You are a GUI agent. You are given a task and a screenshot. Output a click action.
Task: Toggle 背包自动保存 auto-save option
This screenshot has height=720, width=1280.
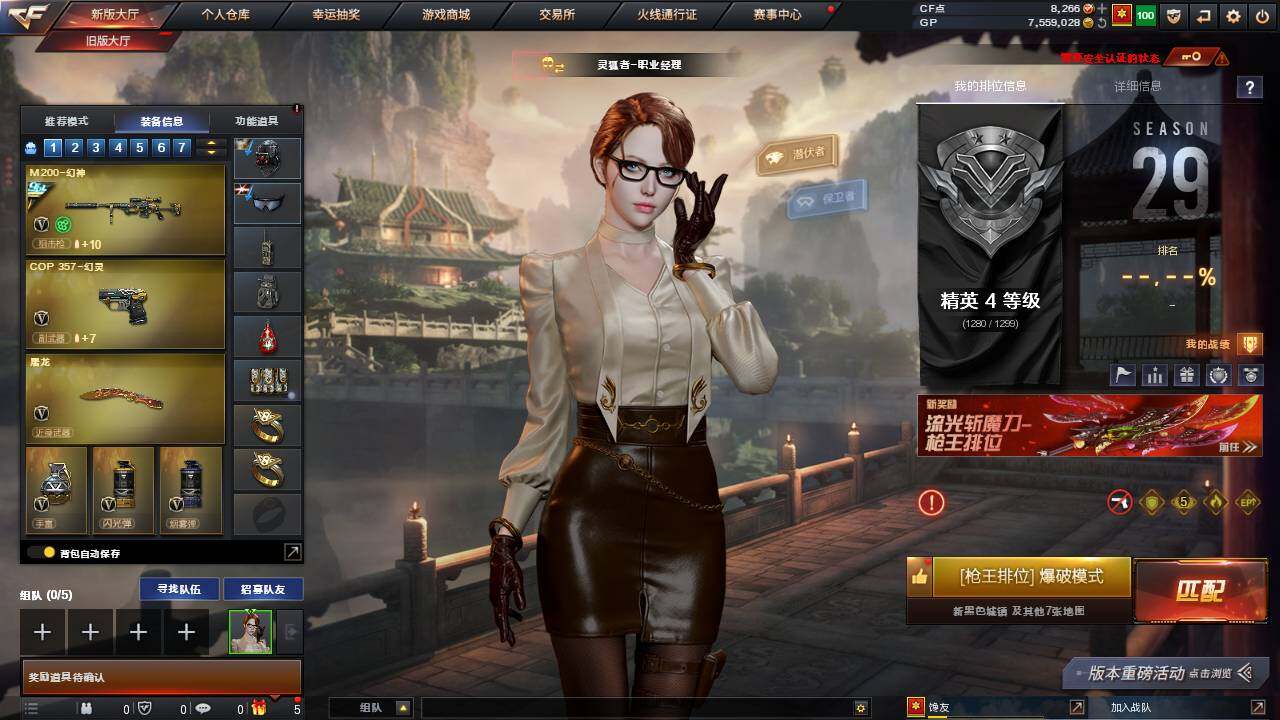48,552
